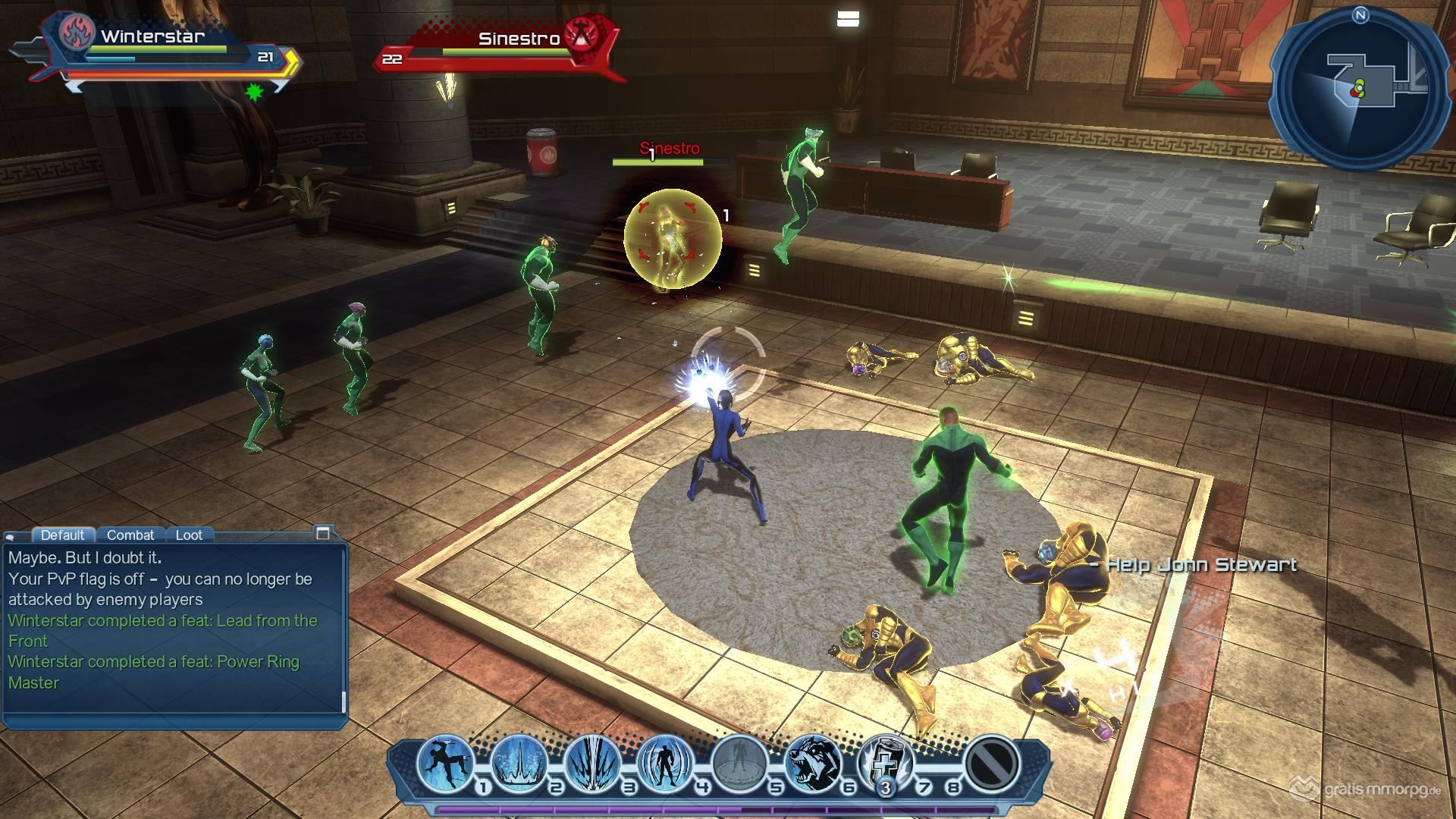Screen dimensions: 1456x819
Task: Click the chat window scrollbar
Action: click(344, 702)
